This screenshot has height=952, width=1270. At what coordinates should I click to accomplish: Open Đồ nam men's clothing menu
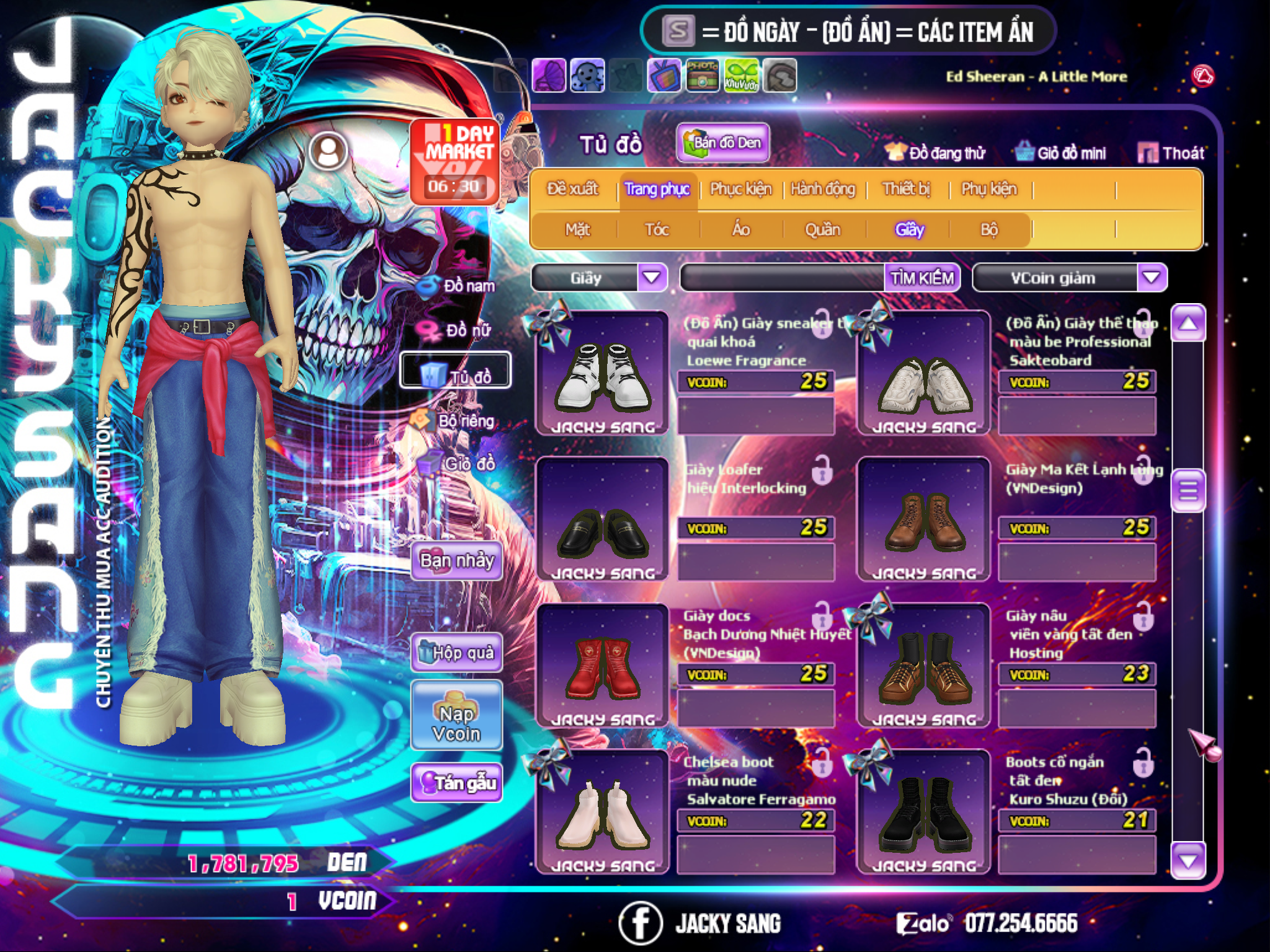[x=459, y=286]
